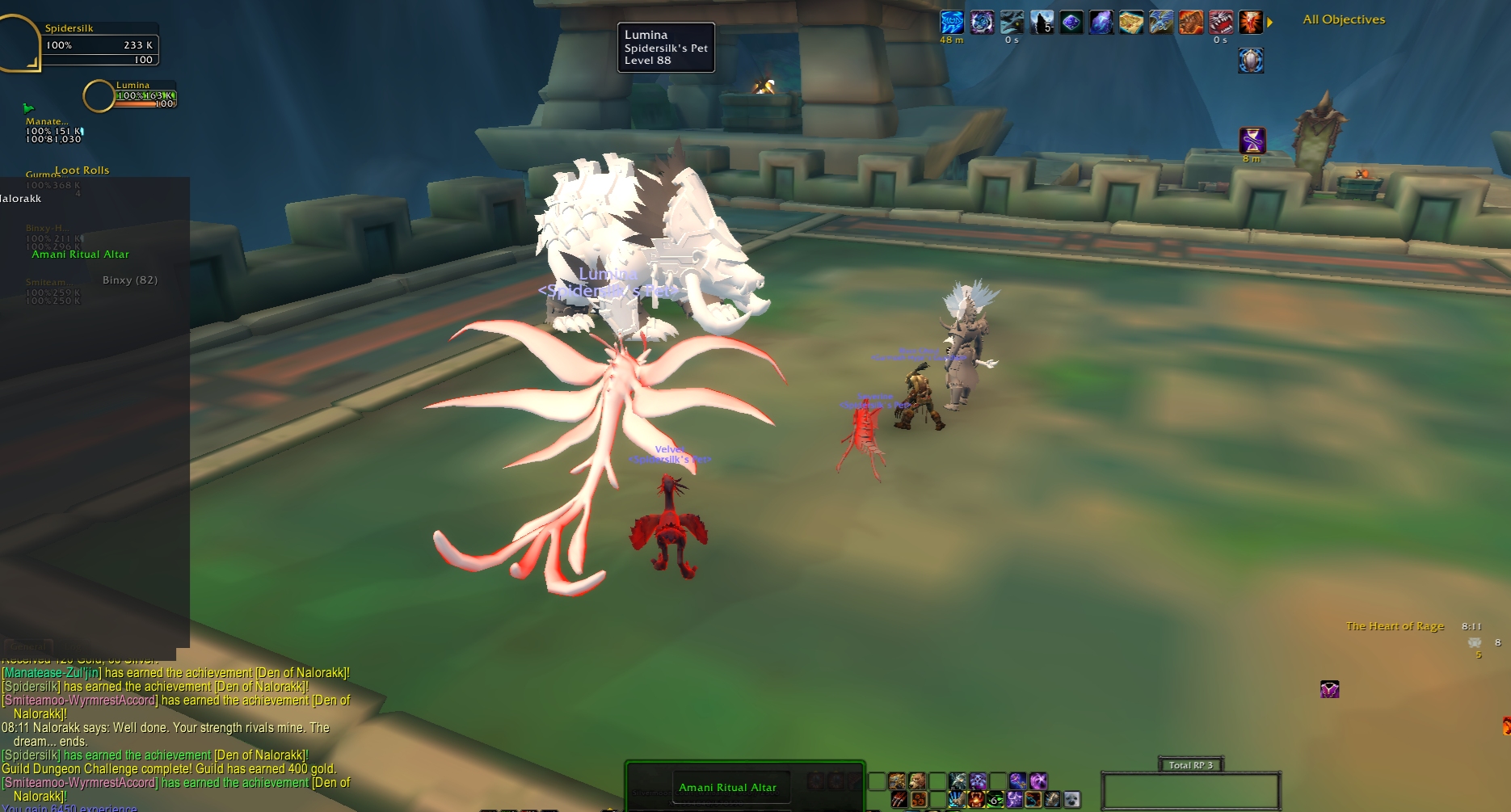Click the Total RP 3 panel header
Viewport: 1511px width, 812px height.
tap(1190, 765)
